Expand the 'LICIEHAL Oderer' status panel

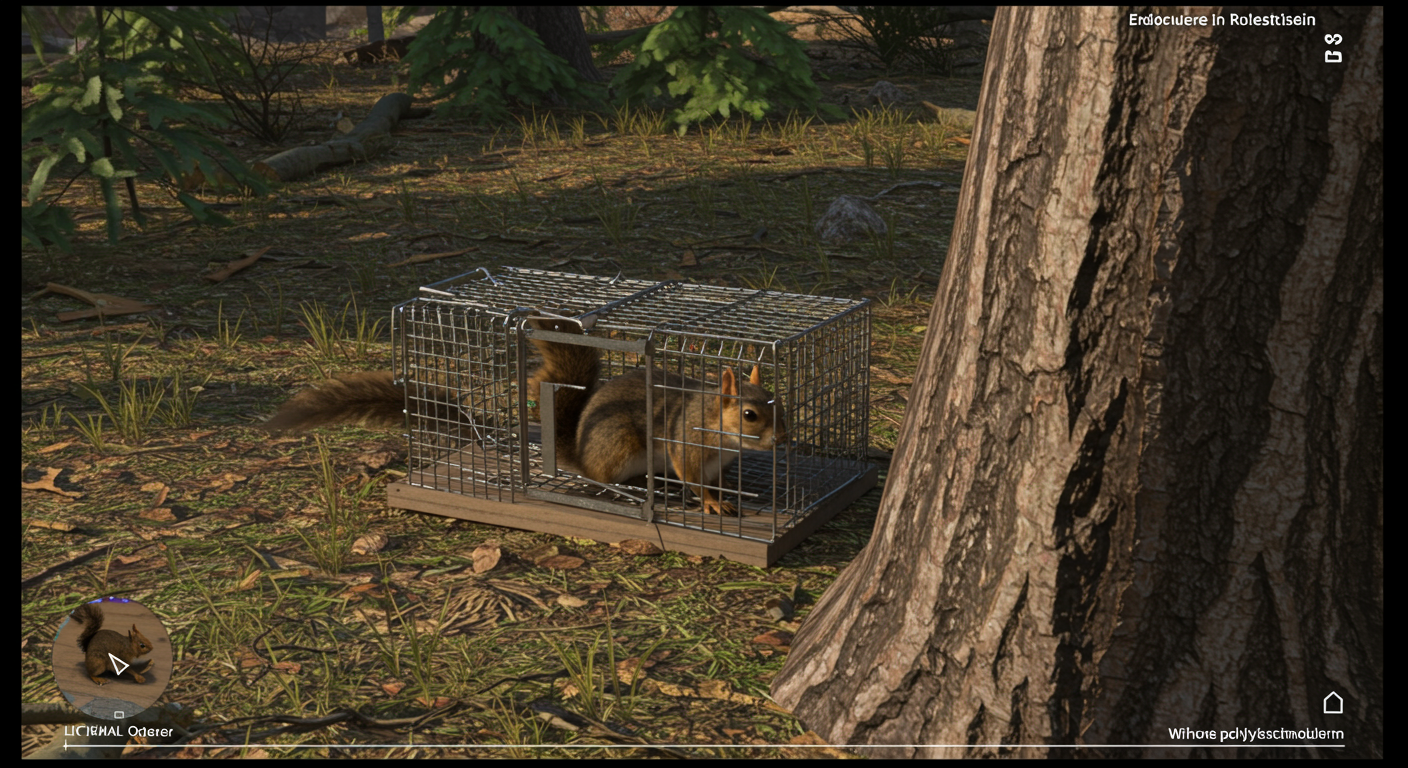pos(116,731)
